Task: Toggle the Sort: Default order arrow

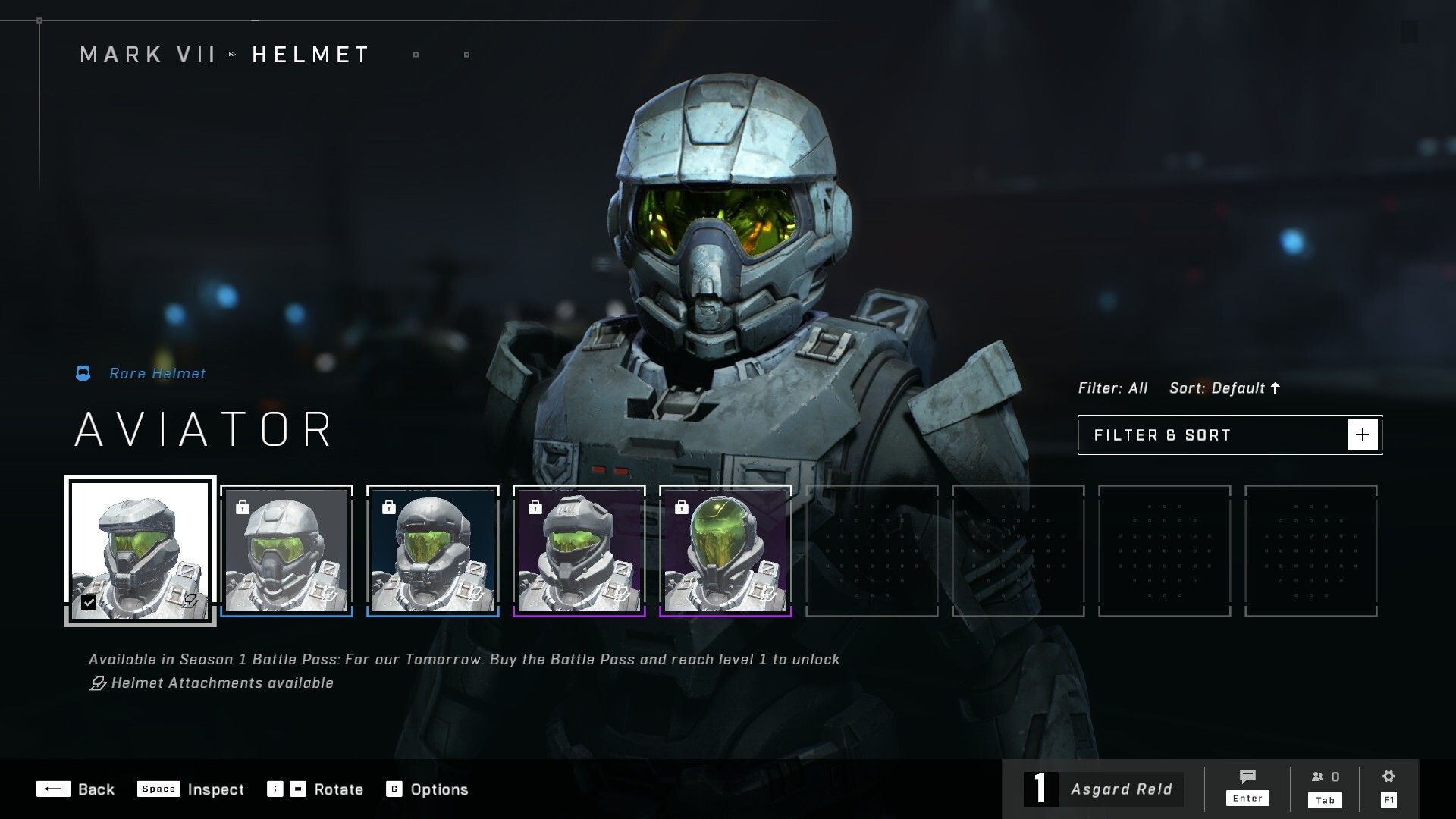Action: pyautogui.click(x=1276, y=388)
